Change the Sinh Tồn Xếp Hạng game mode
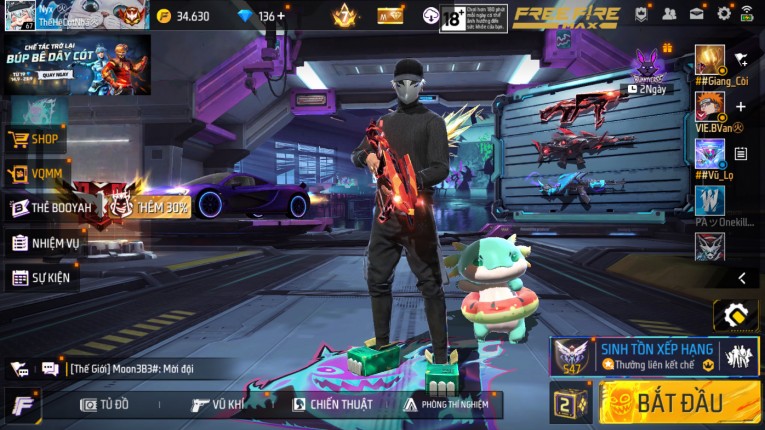Viewport: 765px width, 430px height. point(653,355)
